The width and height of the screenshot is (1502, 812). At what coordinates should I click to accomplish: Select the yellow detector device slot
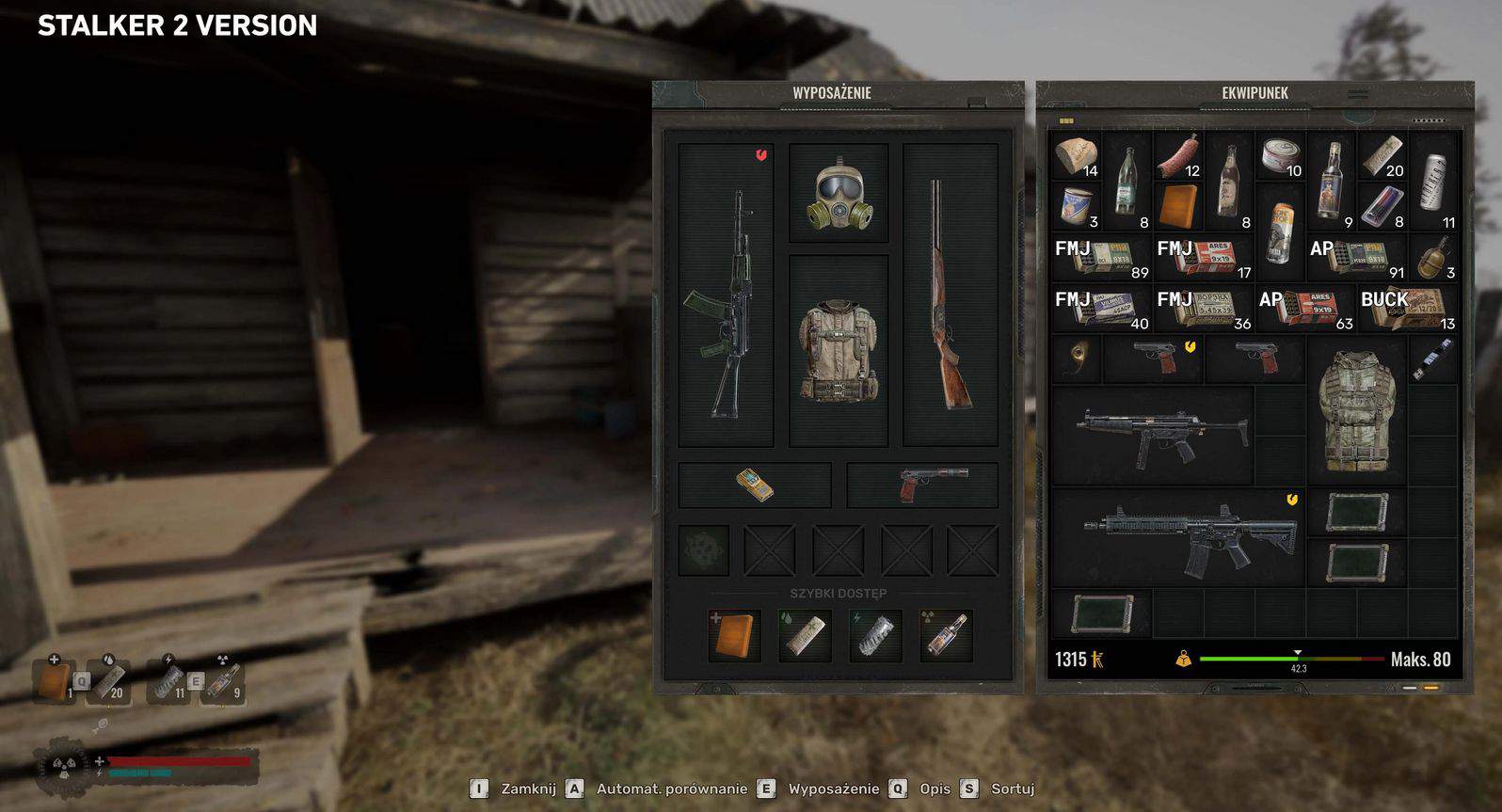755,485
